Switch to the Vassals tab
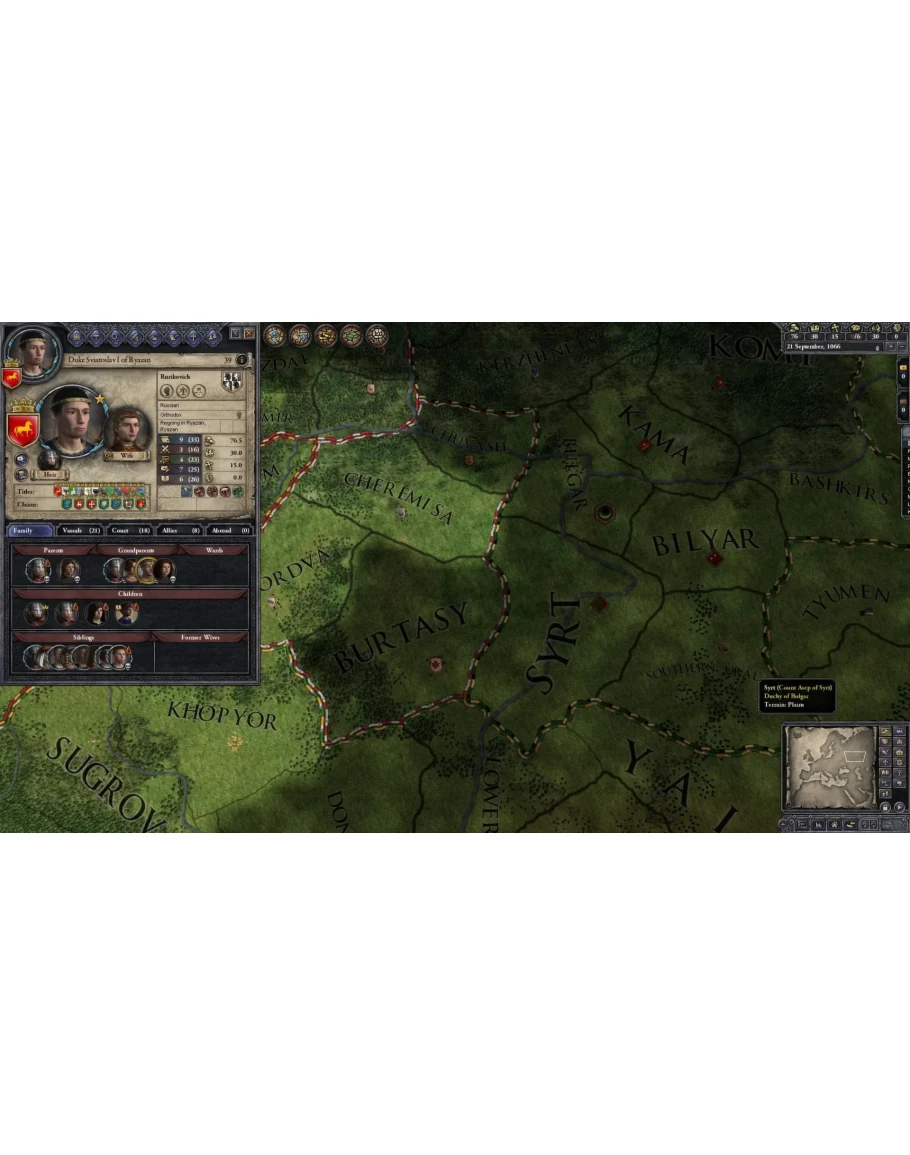The height and width of the screenshot is (1155, 910). tap(79, 530)
